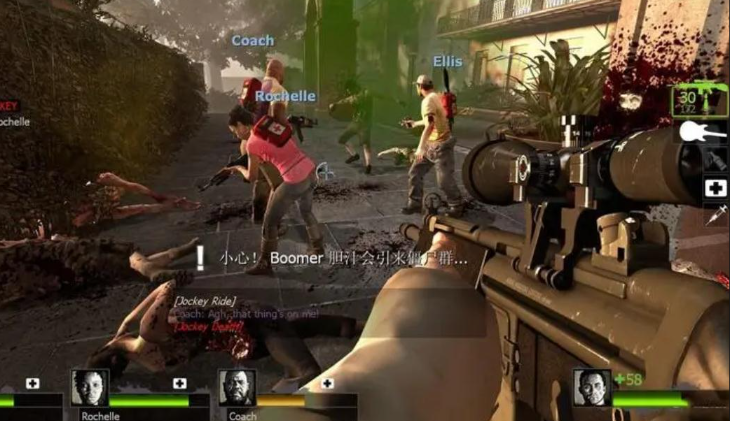This screenshot has height=421, width=730.
Task: Select the throwable bottle slot
Action: 715,160
